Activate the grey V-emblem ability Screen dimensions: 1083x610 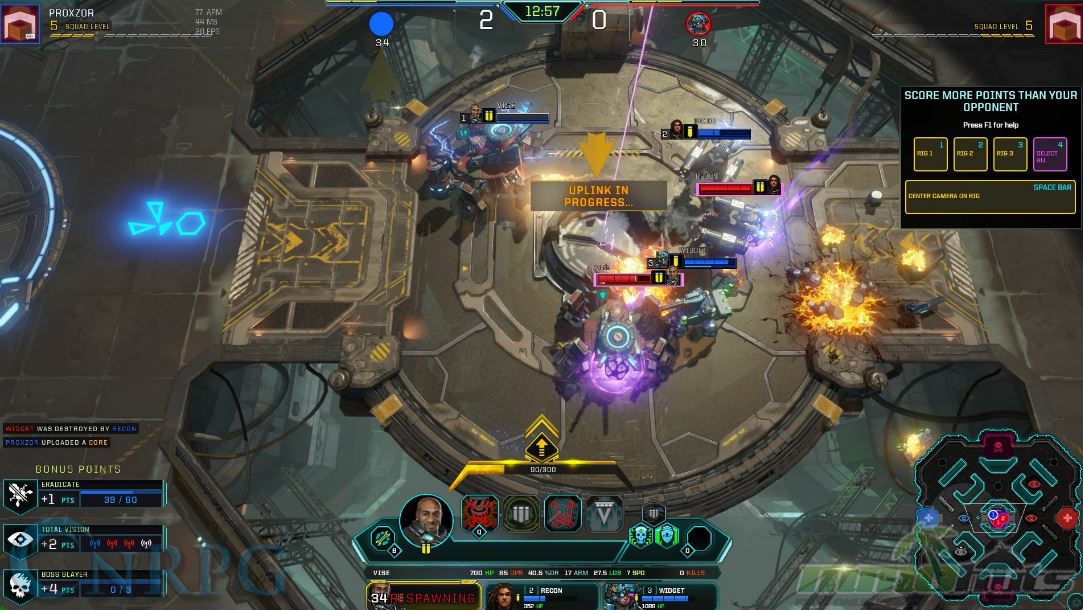click(x=604, y=513)
